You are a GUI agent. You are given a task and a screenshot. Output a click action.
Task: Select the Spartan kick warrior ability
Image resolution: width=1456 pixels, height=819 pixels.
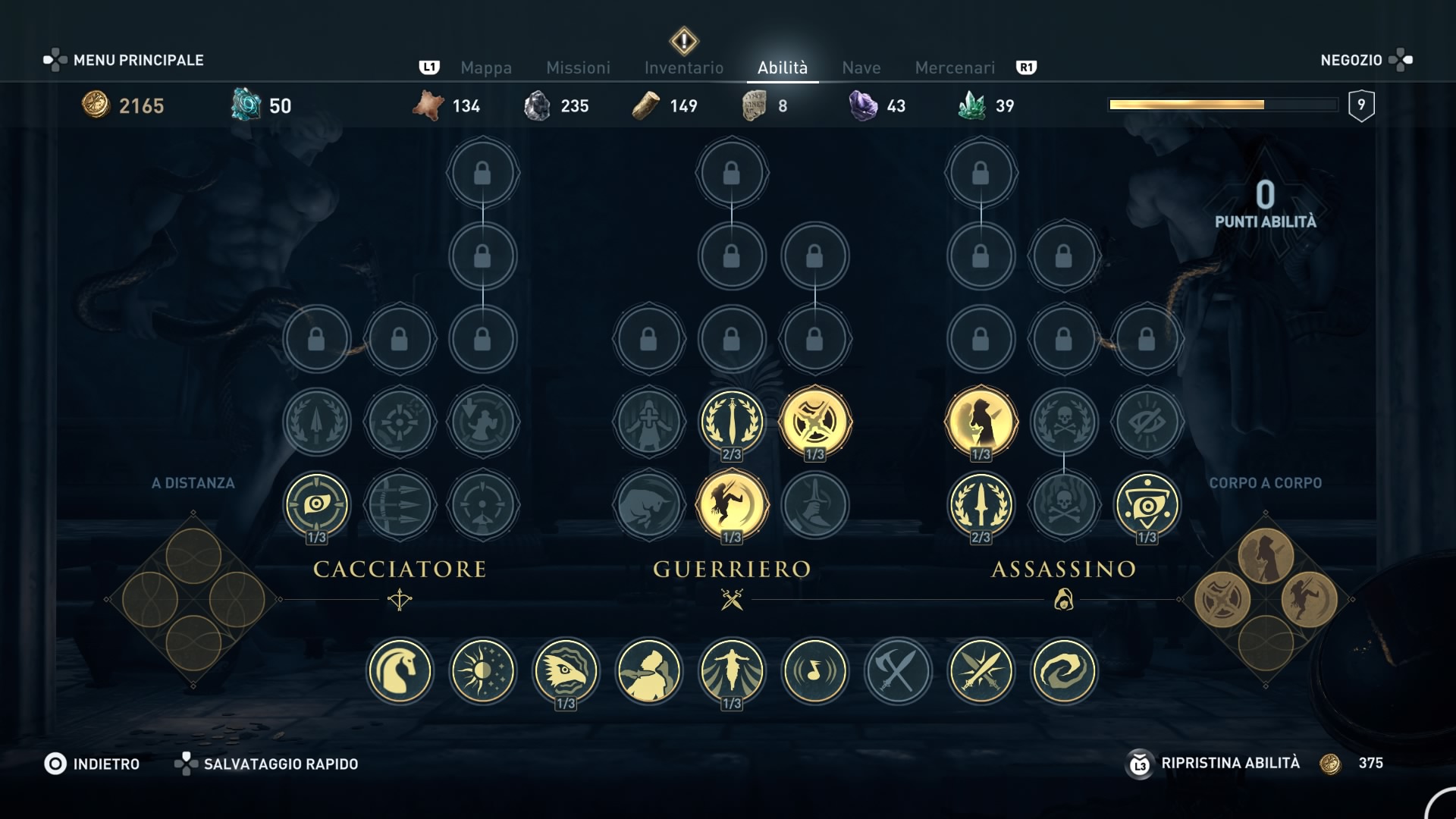732,505
